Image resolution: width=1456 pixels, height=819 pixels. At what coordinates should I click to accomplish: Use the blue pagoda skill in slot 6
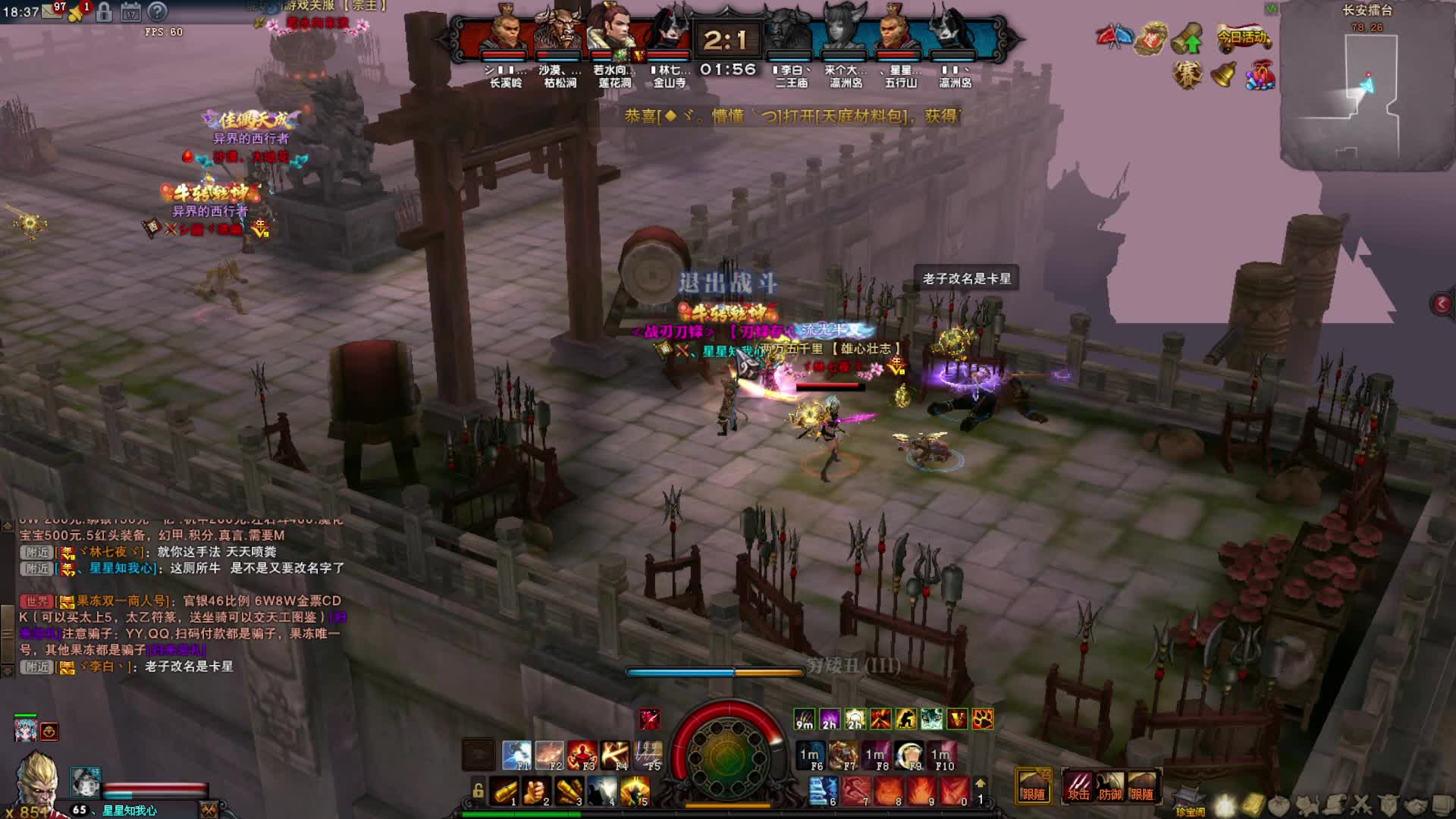(x=823, y=792)
